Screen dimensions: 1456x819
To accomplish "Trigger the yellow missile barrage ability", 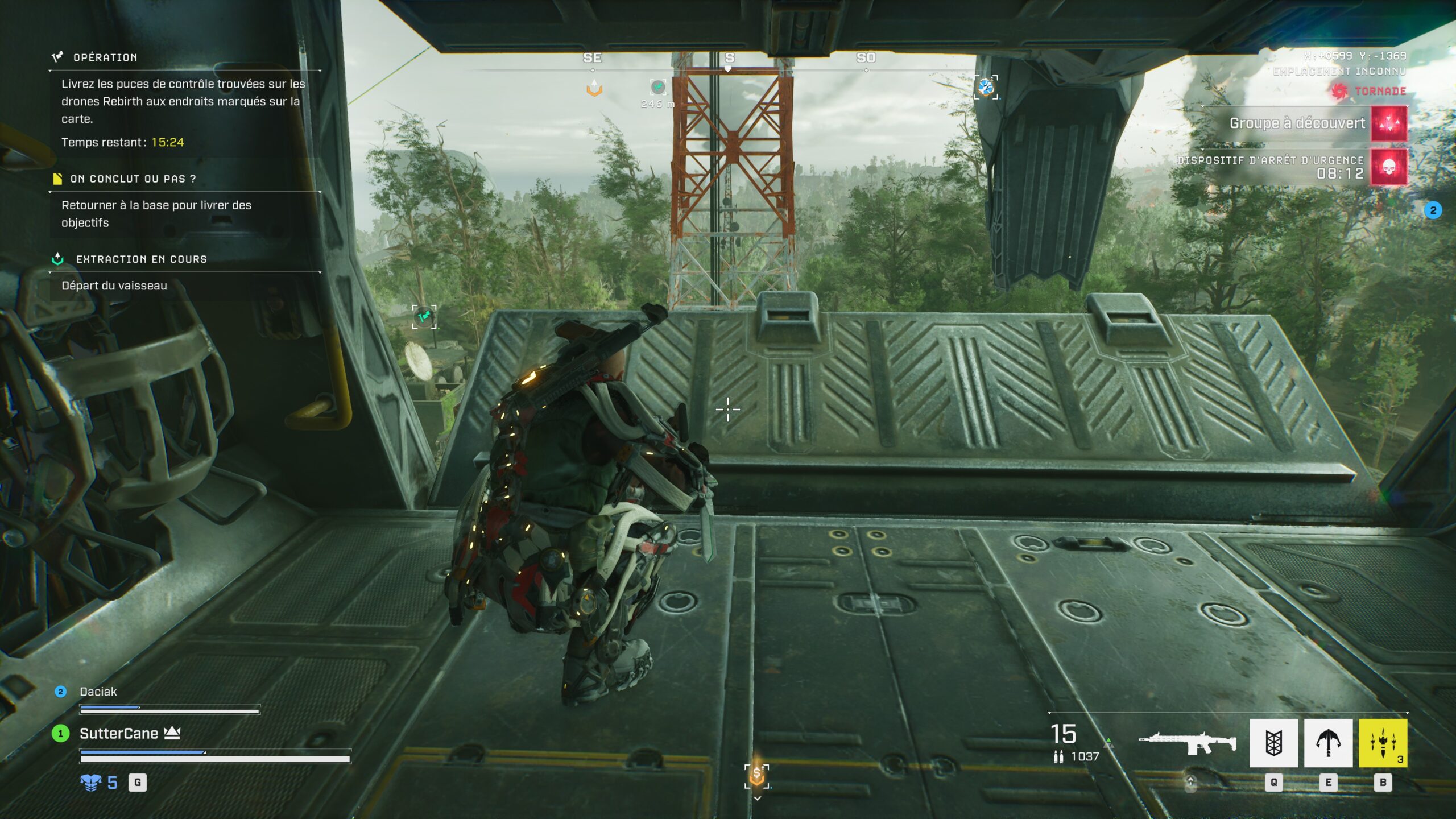I will click(1383, 743).
